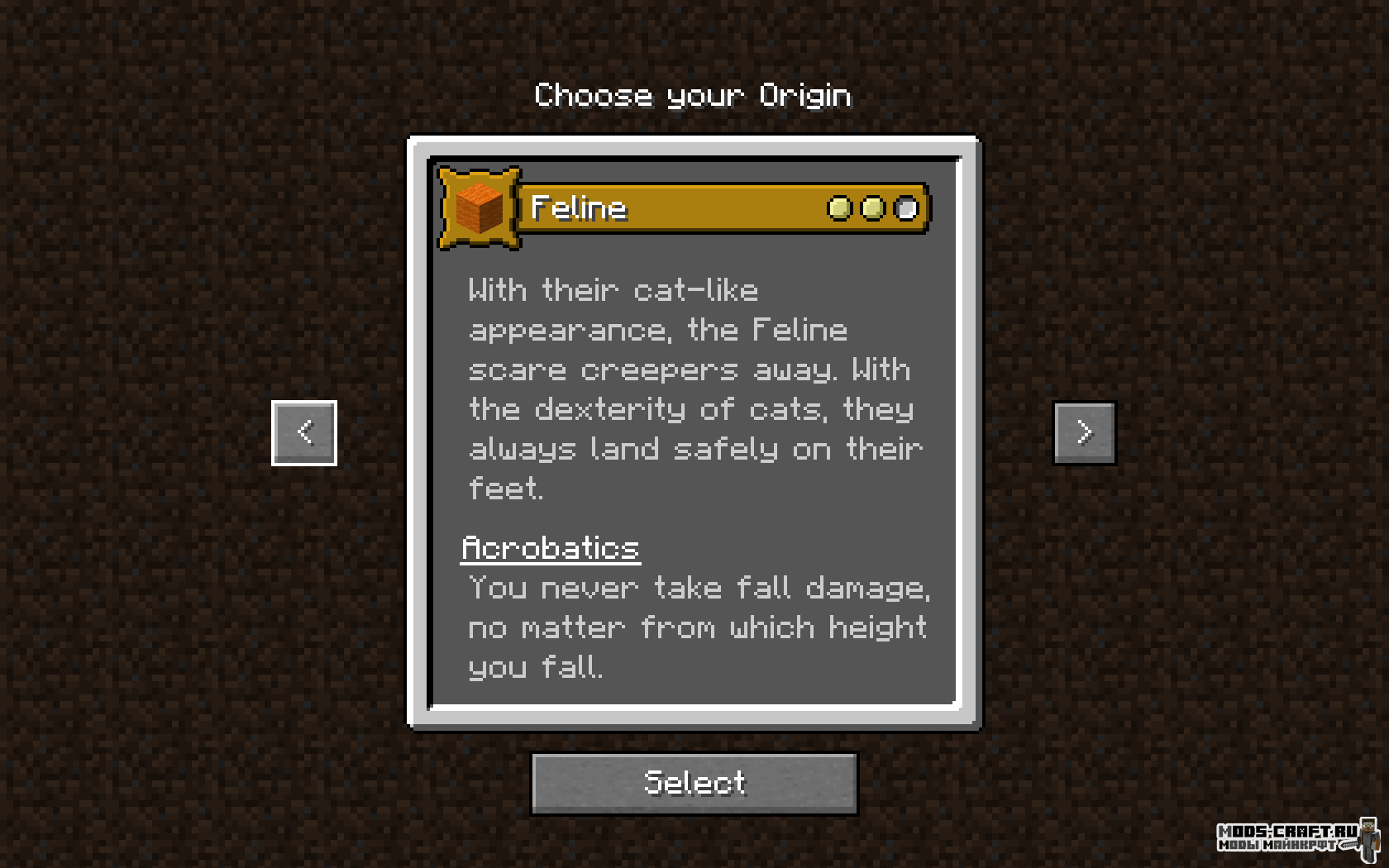This screenshot has width=1389, height=868.
Task: Click the Acrobatics power heading
Action: click(551, 548)
